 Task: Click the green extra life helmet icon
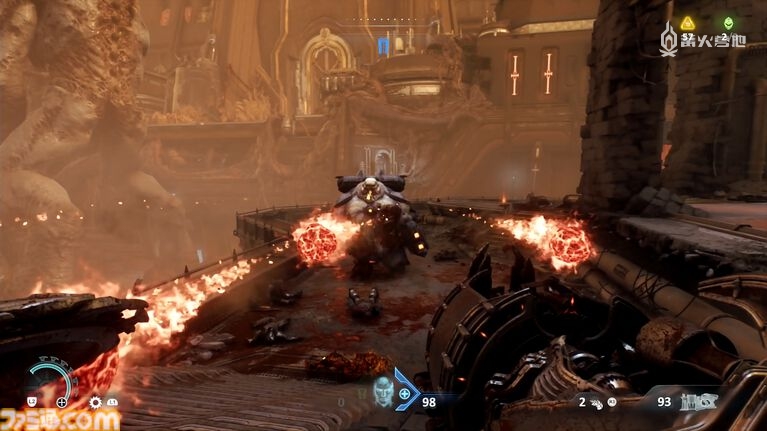[729, 23]
